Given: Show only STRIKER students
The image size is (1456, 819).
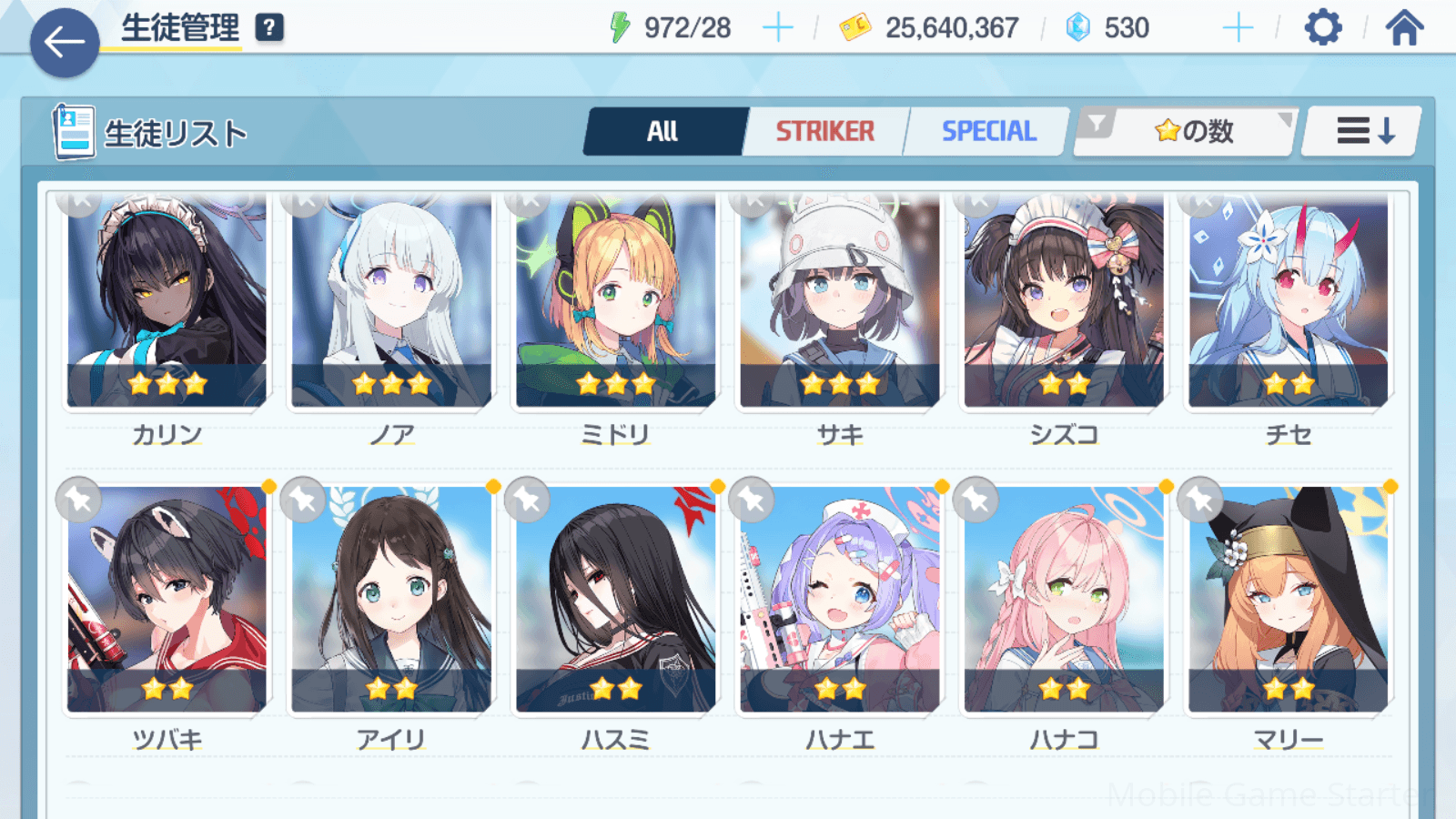Looking at the screenshot, I should click(x=824, y=132).
